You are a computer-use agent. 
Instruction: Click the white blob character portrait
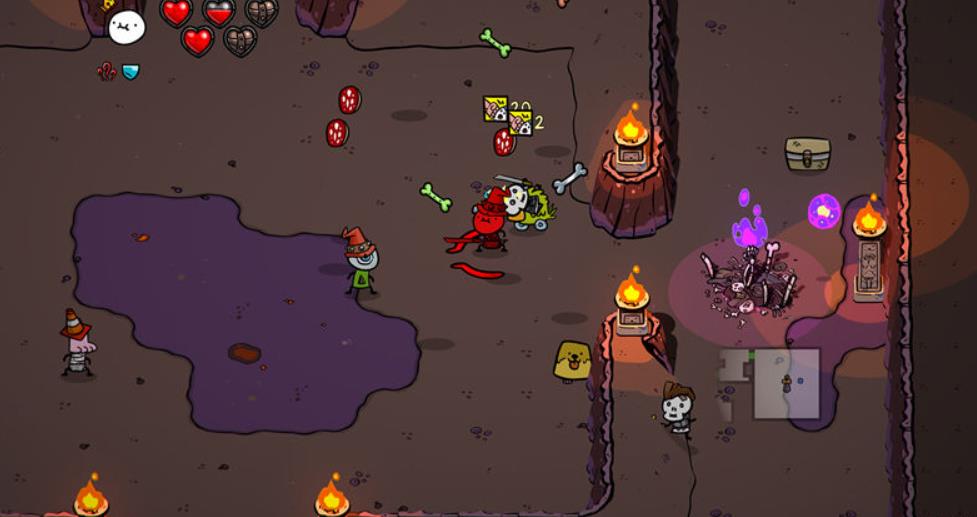(x=126, y=27)
